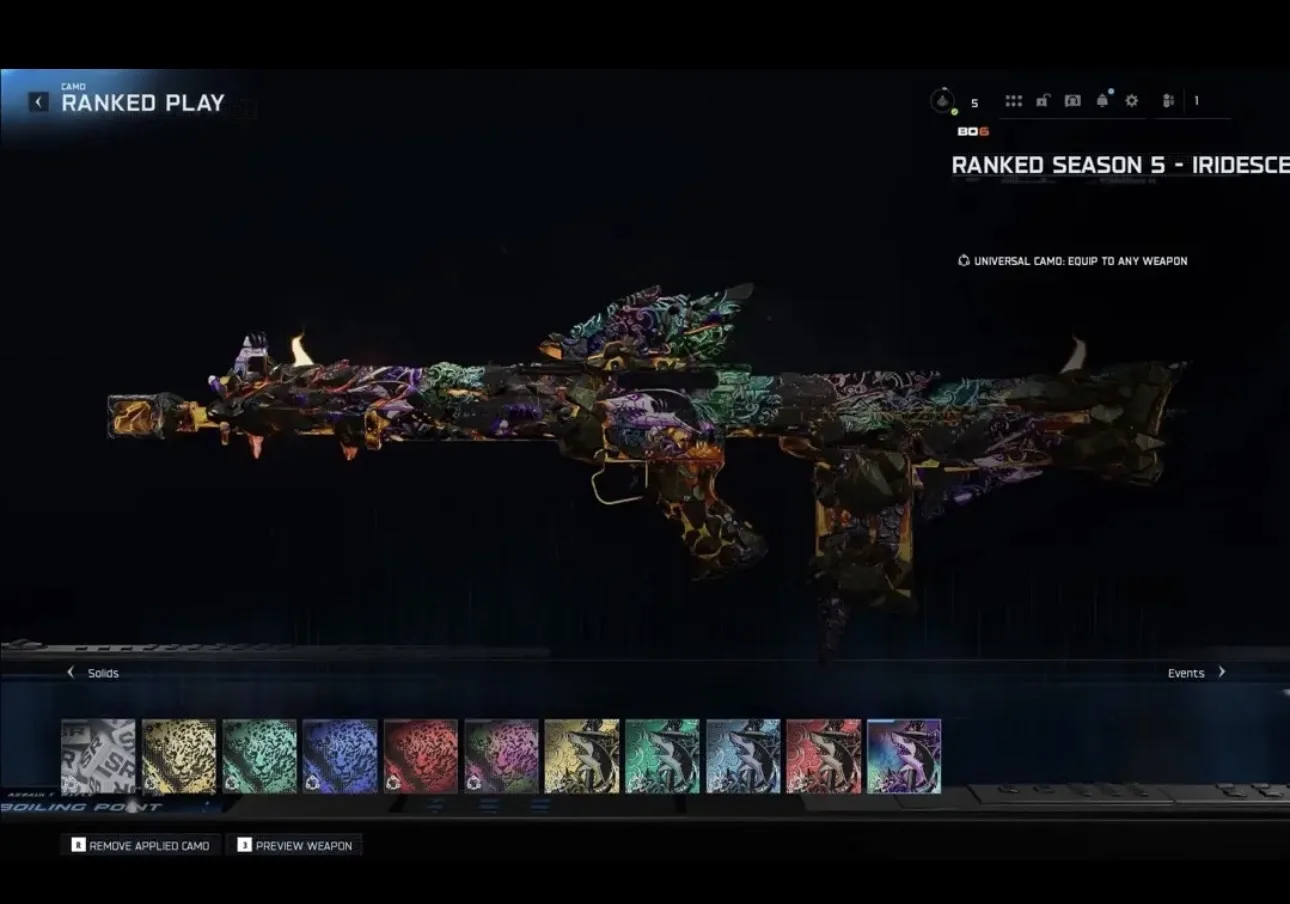Pick the green shark camo

(x=663, y=756)
